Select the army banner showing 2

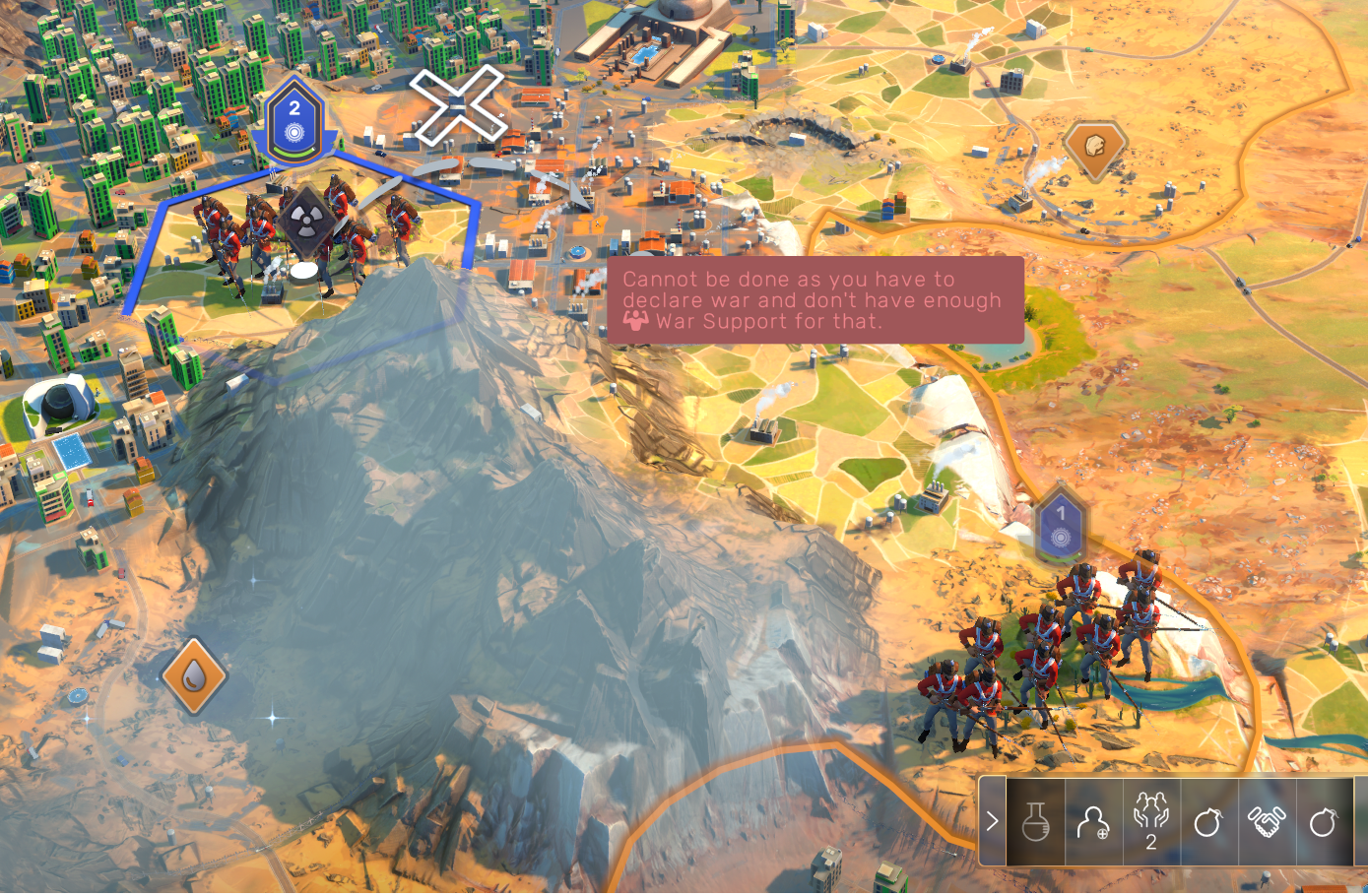click(x=293, y=122)
